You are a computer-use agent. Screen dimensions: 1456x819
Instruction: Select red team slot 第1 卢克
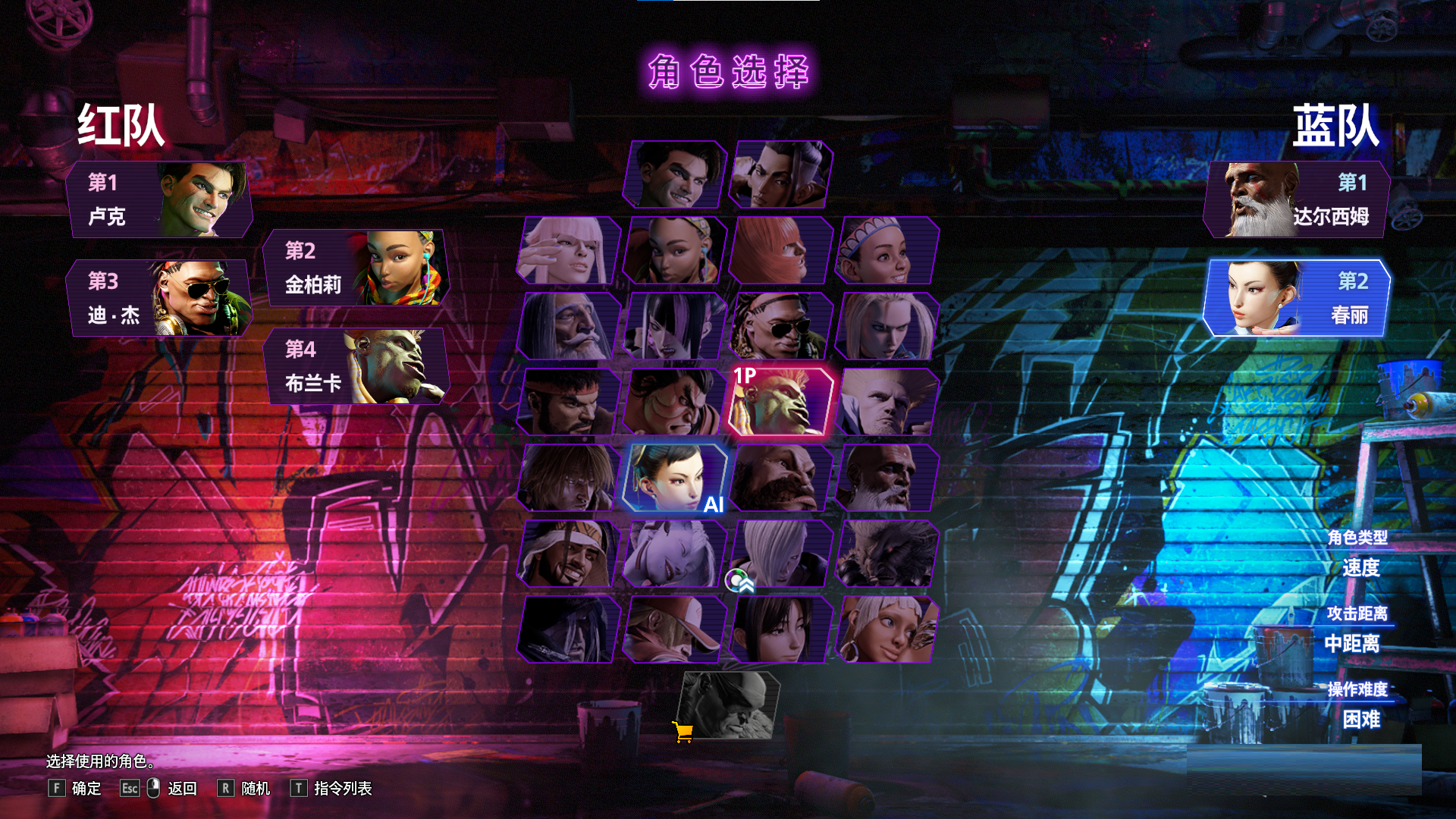[159, 199]
